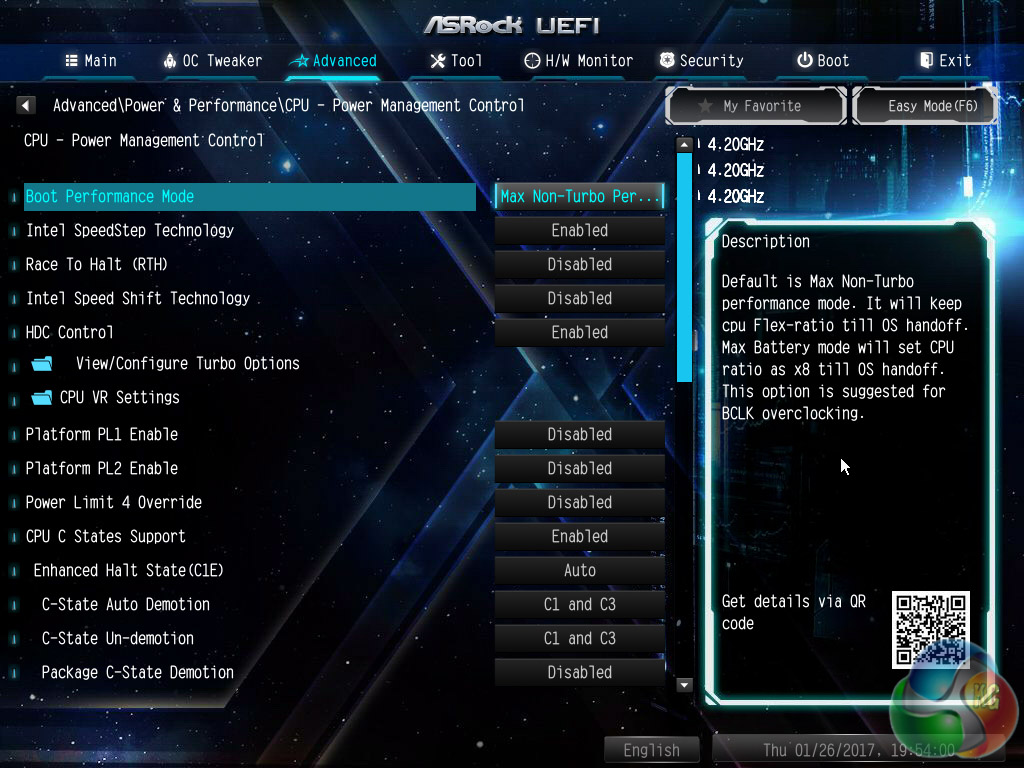Open View/Configure Turbo Options folder
Screen dimensions: 1024x768
click(186, 364)
